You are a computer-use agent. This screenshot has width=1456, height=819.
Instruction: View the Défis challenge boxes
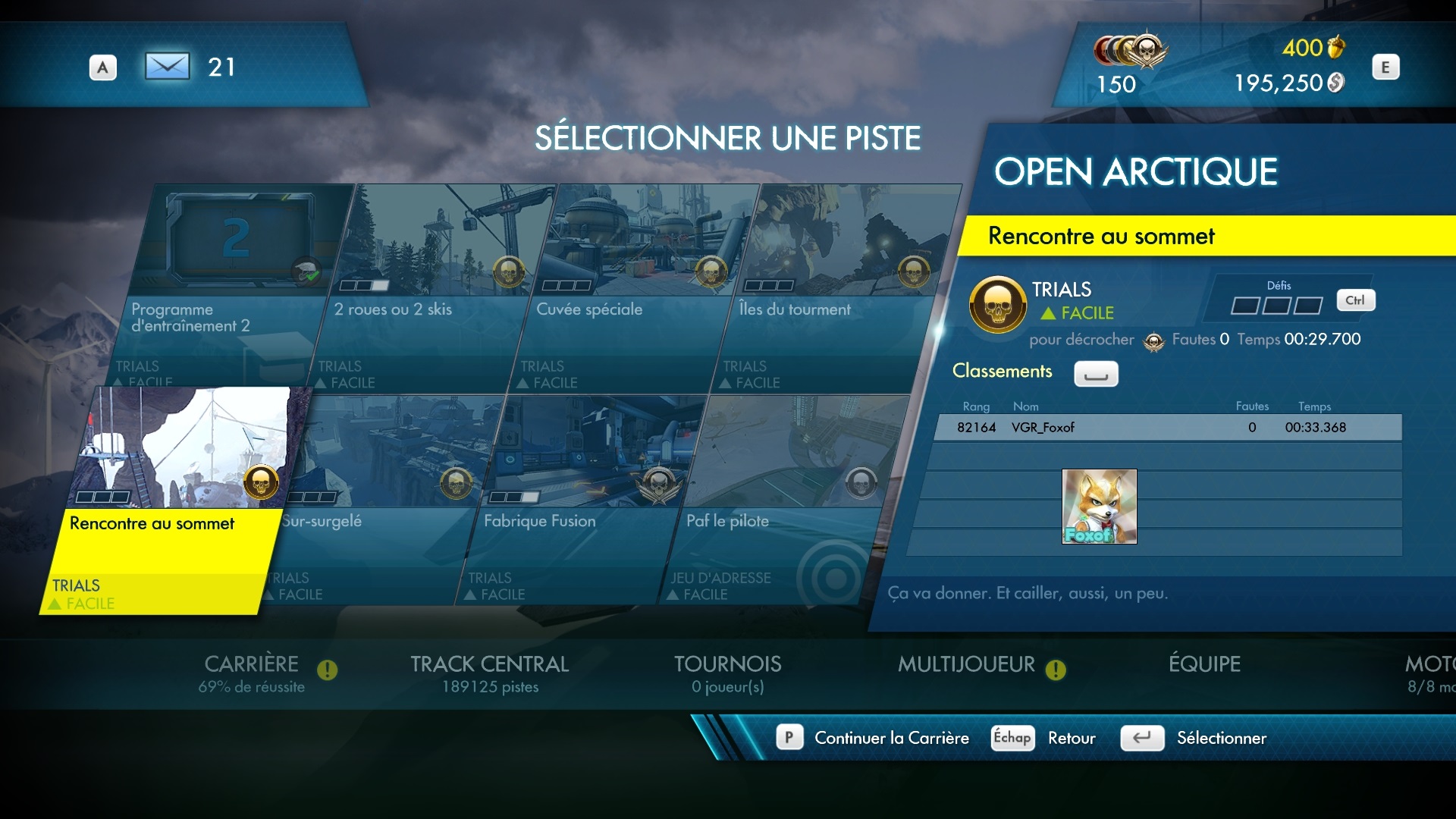1276,306
